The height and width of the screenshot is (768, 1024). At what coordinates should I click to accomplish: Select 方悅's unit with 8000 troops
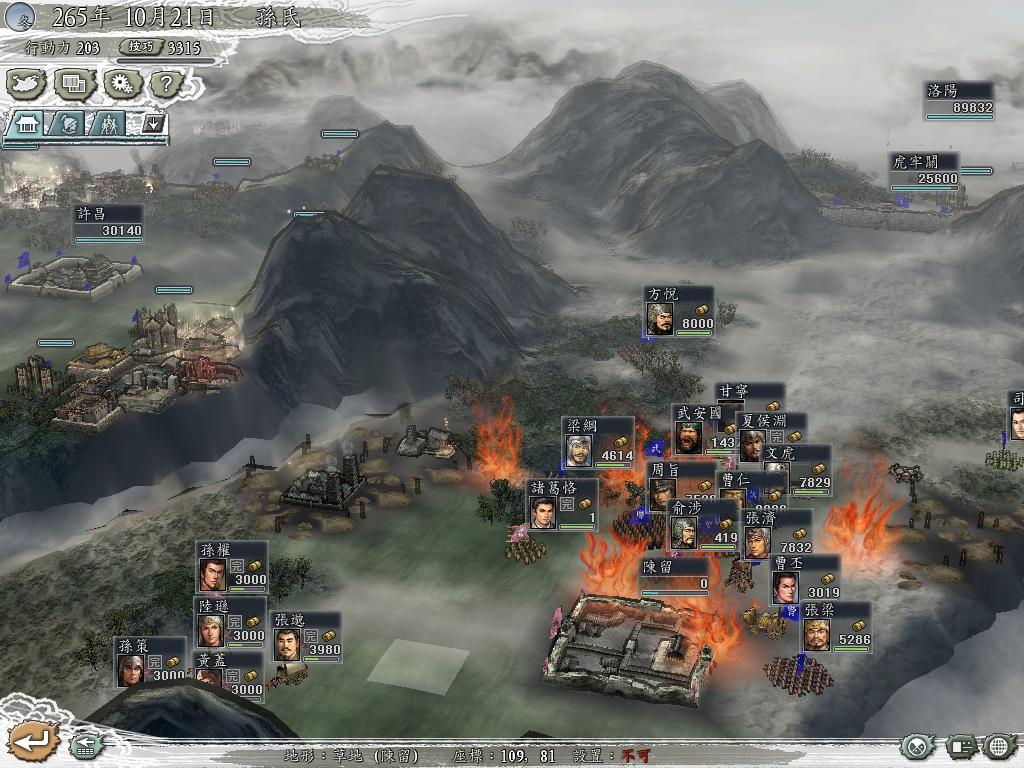coord(679,311)
